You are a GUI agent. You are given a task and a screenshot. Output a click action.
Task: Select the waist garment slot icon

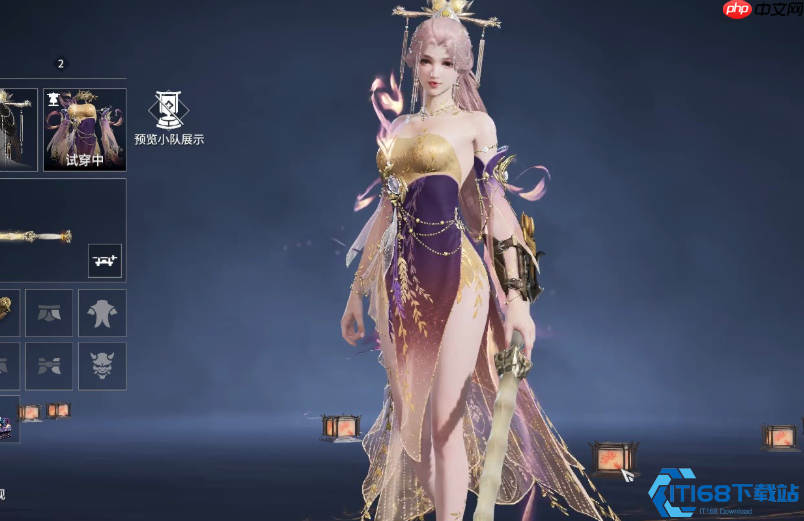pos(49,313)
